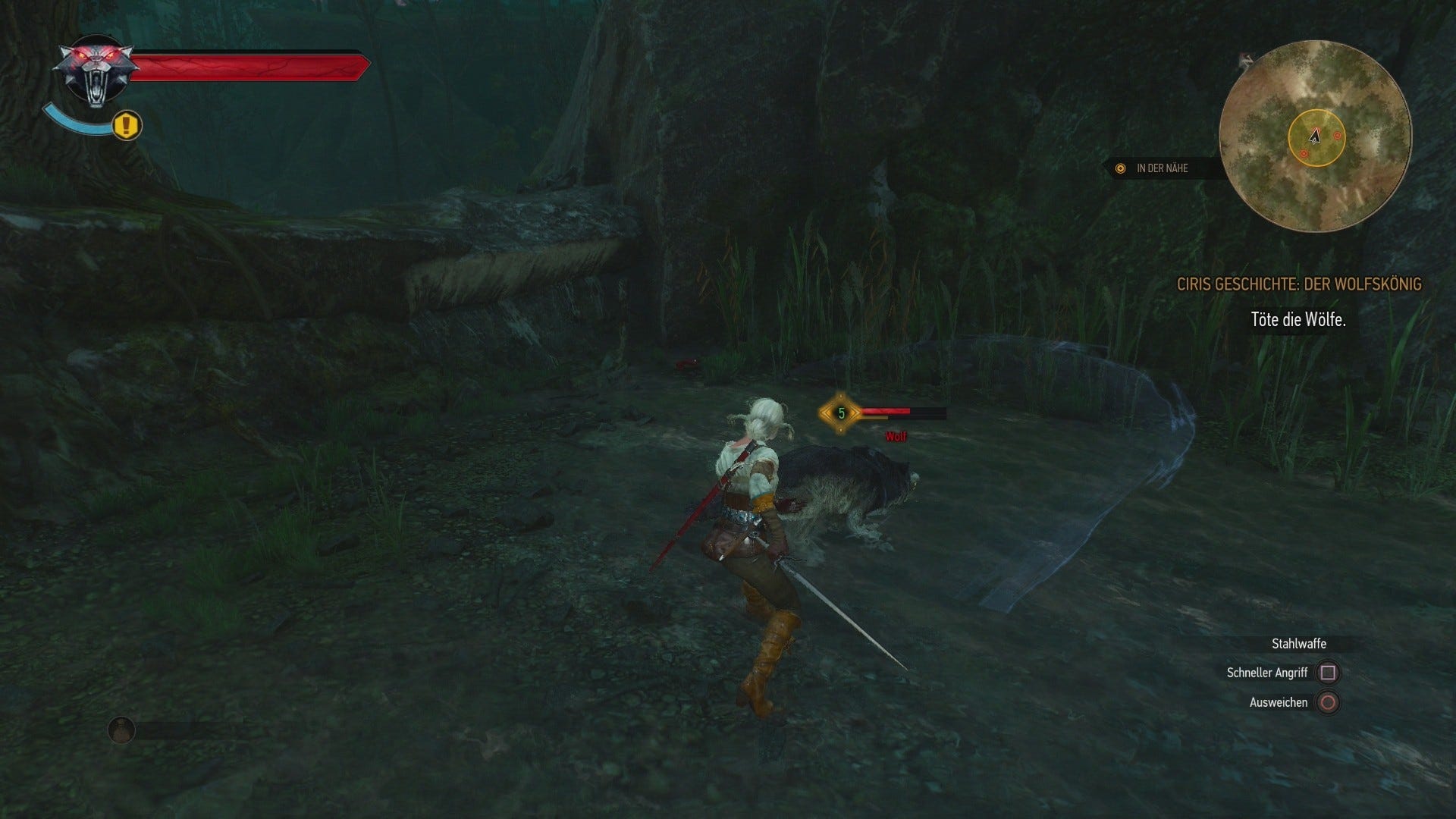Click the small portrait circle in the bottom-left corner

tap(123, 731)
